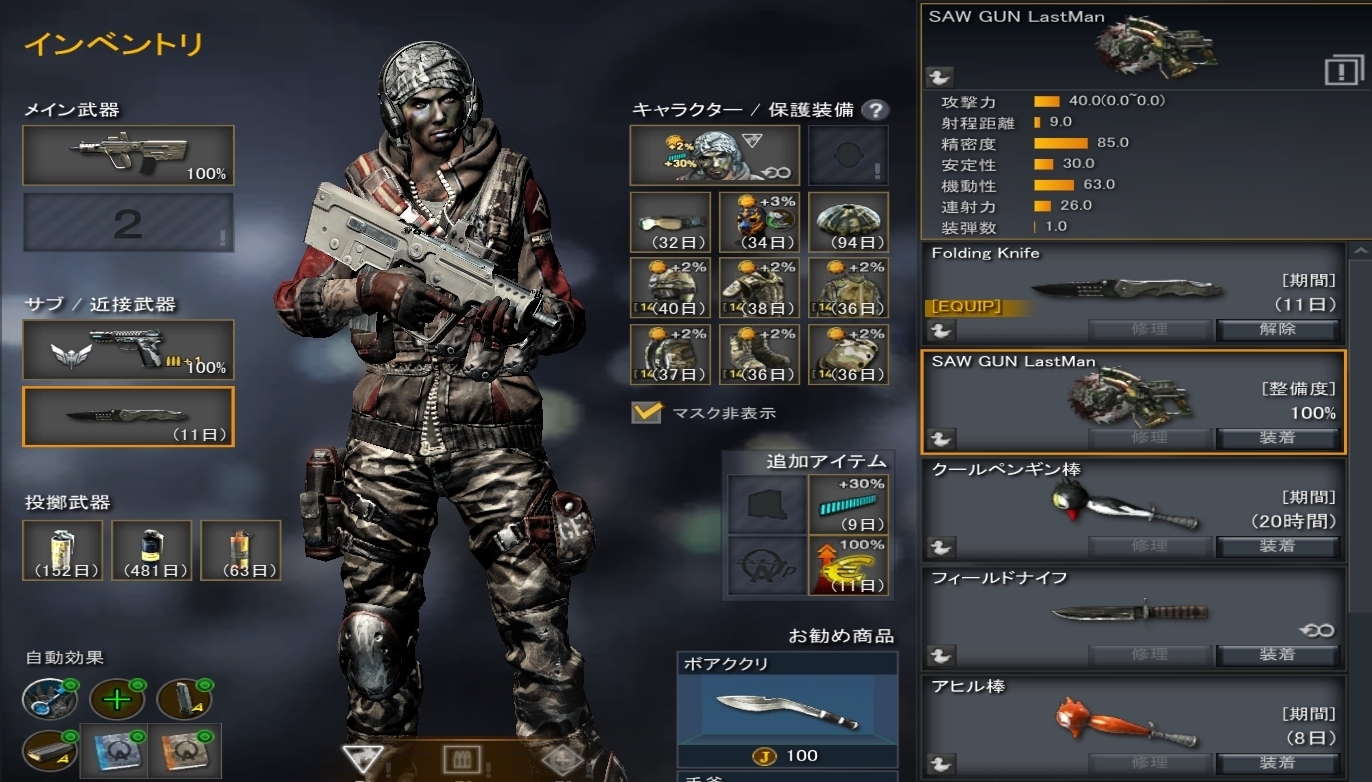
Task: Select the 100% bonus additional item slot
Action: coord(848,565)
